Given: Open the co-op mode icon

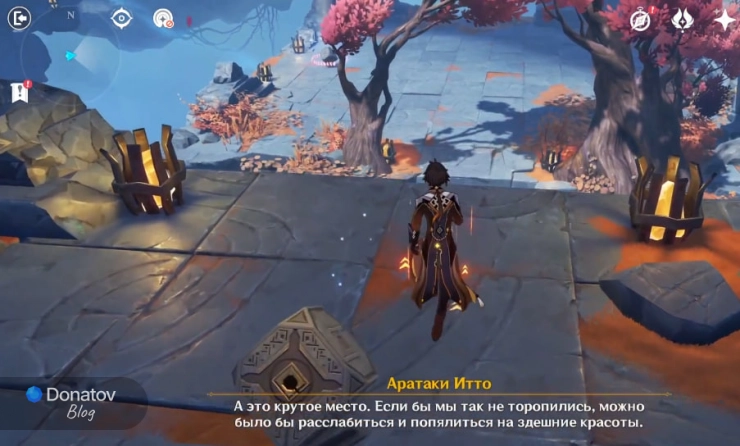Looking at the screenshot, I should click(163, 18).
